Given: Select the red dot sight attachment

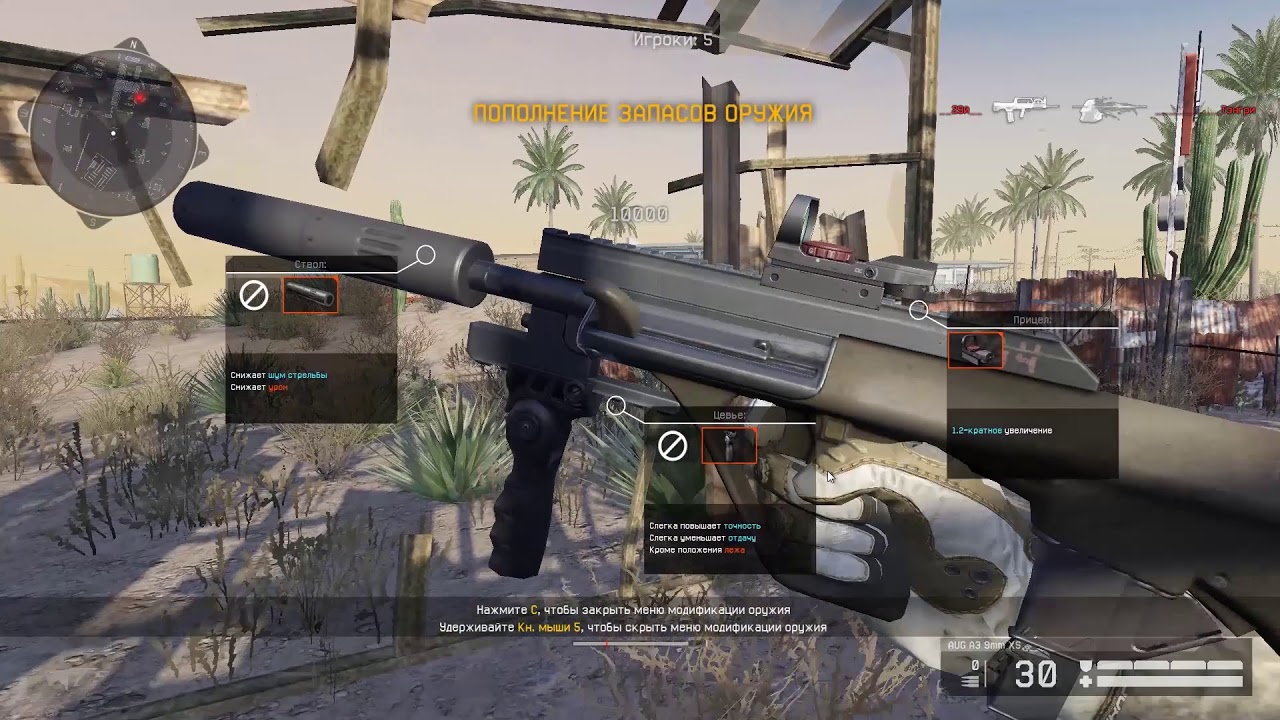Looking at the screenshot, I should click(x=975, y=350).
